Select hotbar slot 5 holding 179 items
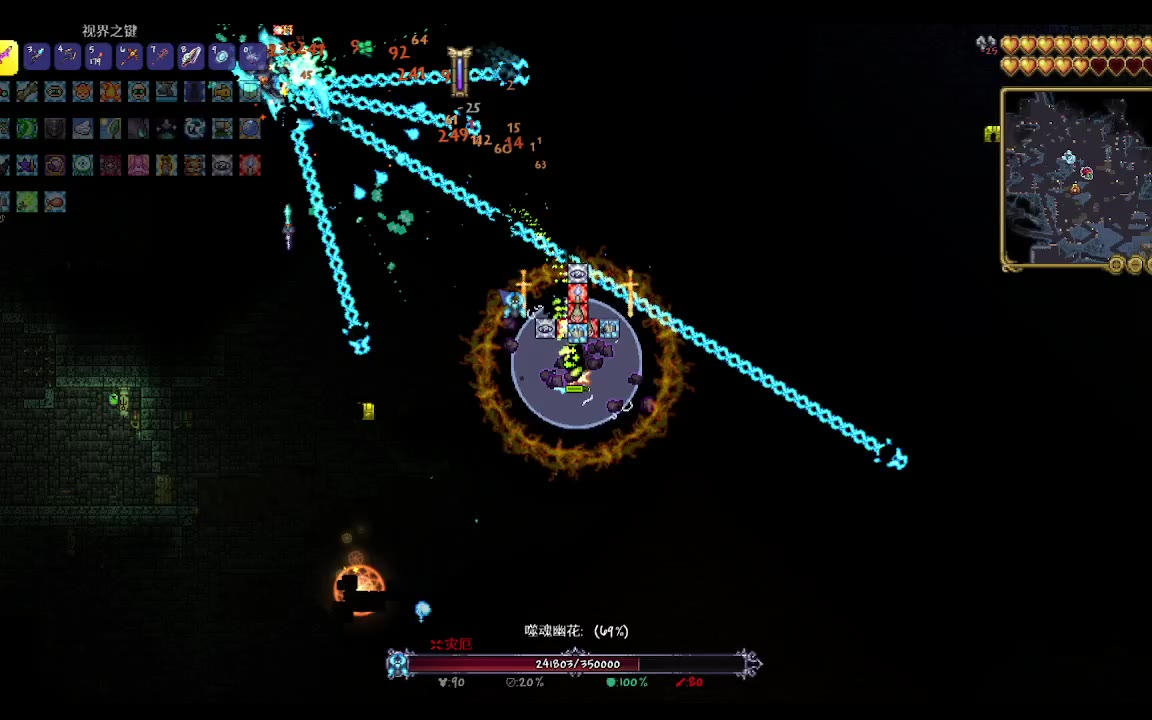 (x=98, y=56)
